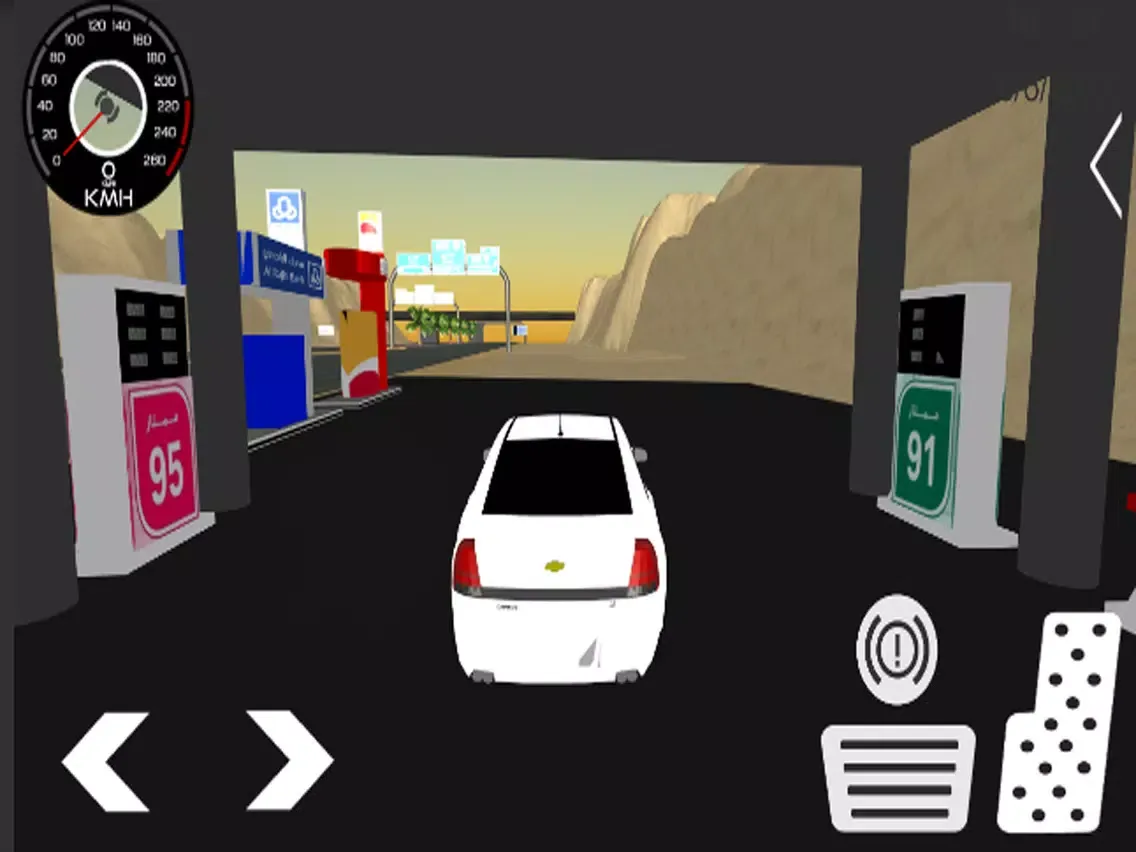The width and height of the screenshot is (1136, 852).
Task: Steer left with the left arrow
Action: (105, 760)
